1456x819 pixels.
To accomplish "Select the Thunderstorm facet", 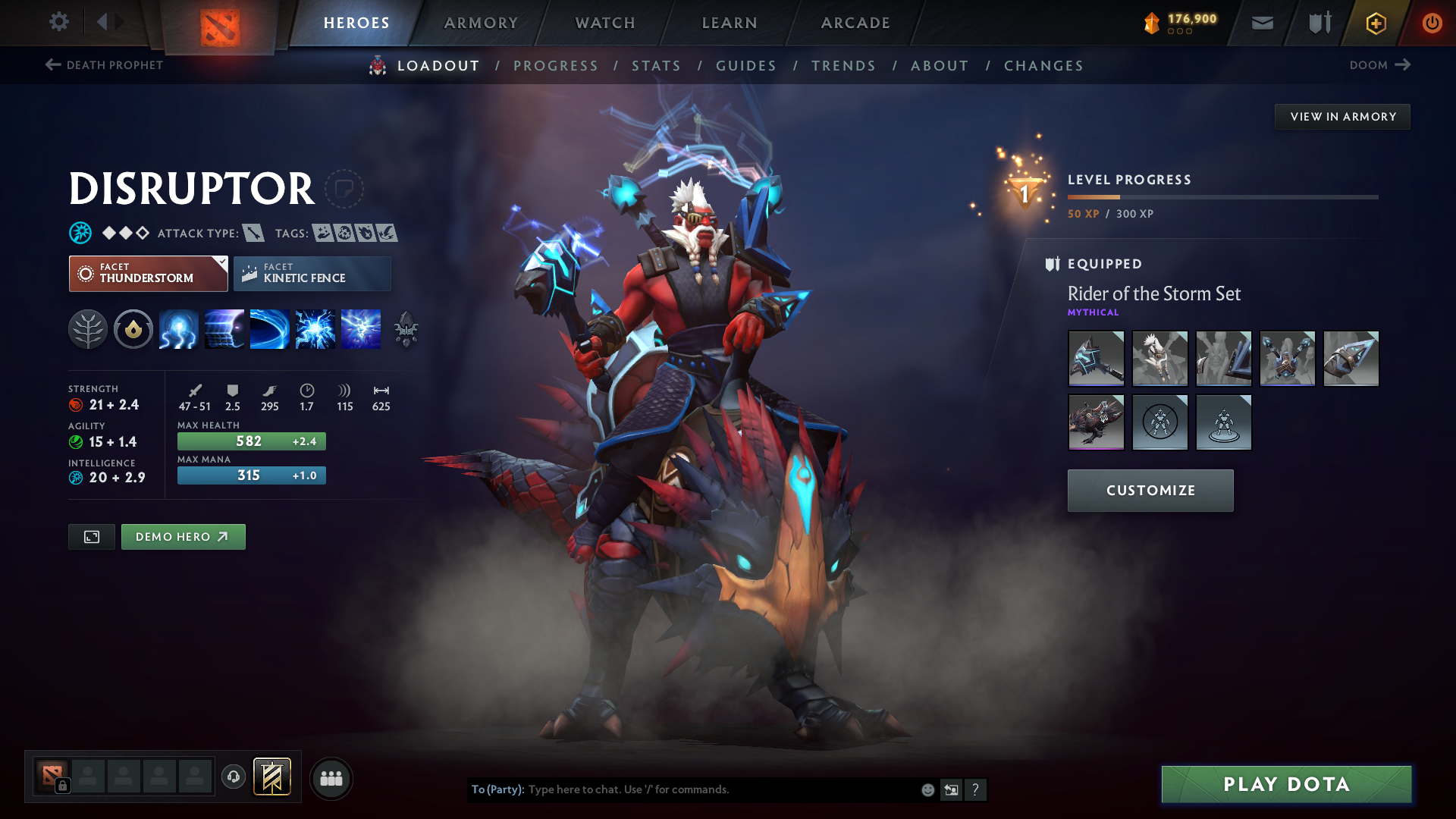I will pos(148,273).
